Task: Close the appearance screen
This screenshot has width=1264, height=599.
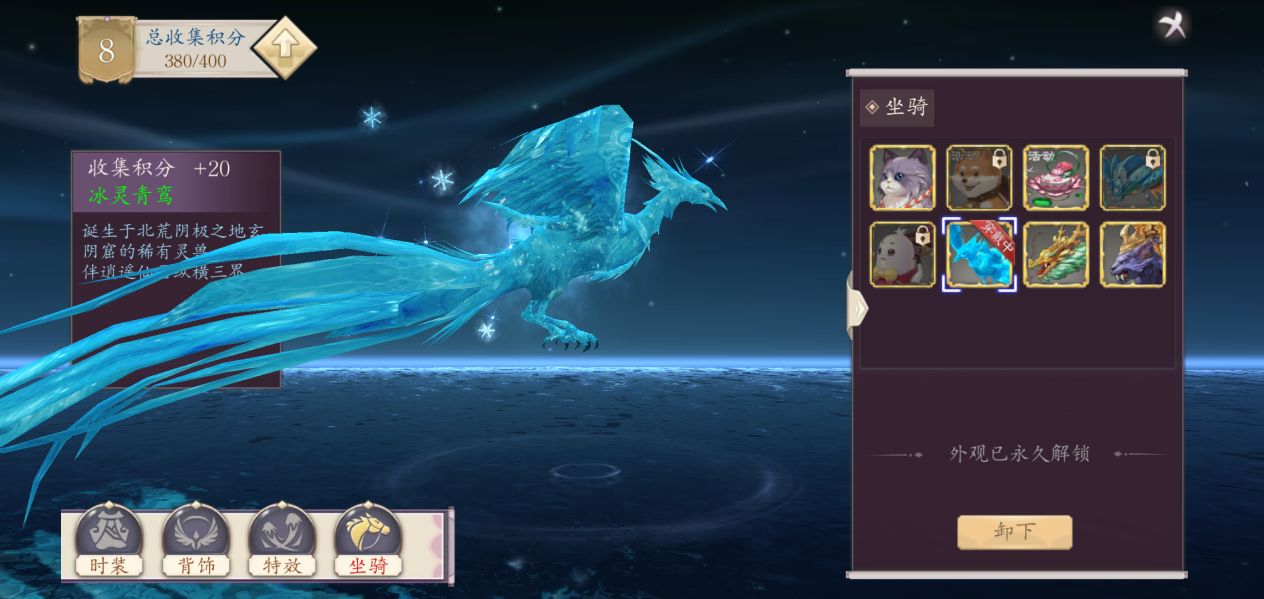Action: pos(1172,25)
